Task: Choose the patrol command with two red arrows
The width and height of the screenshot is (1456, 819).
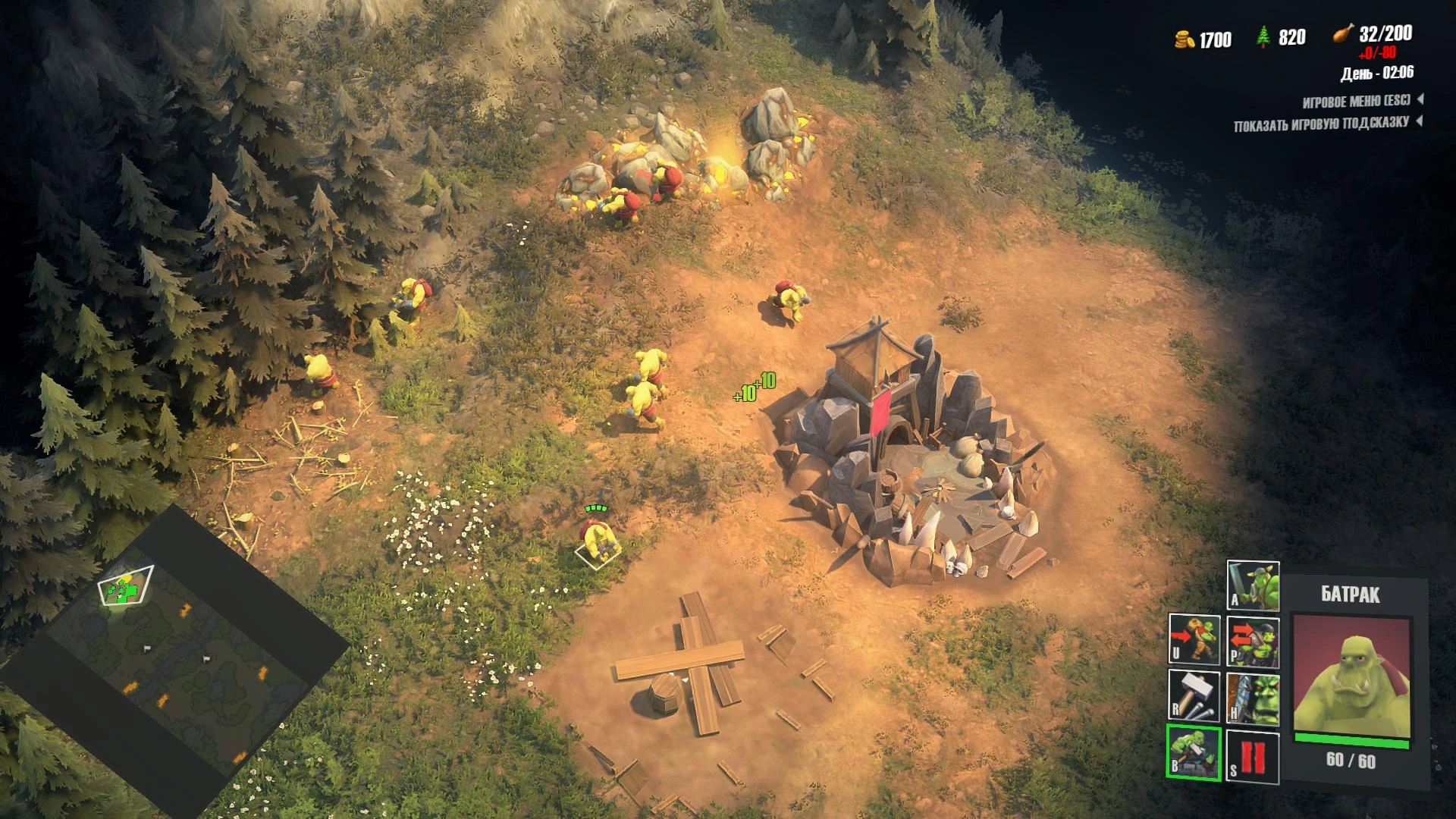Action: (x=1253, y=642)
